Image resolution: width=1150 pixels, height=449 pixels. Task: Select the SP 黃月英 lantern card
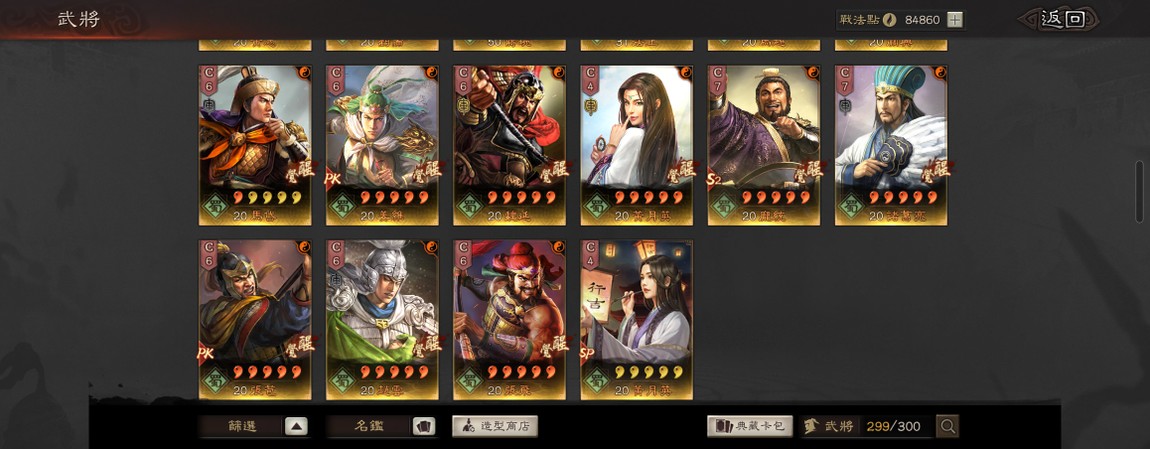(x=636, y=319)
